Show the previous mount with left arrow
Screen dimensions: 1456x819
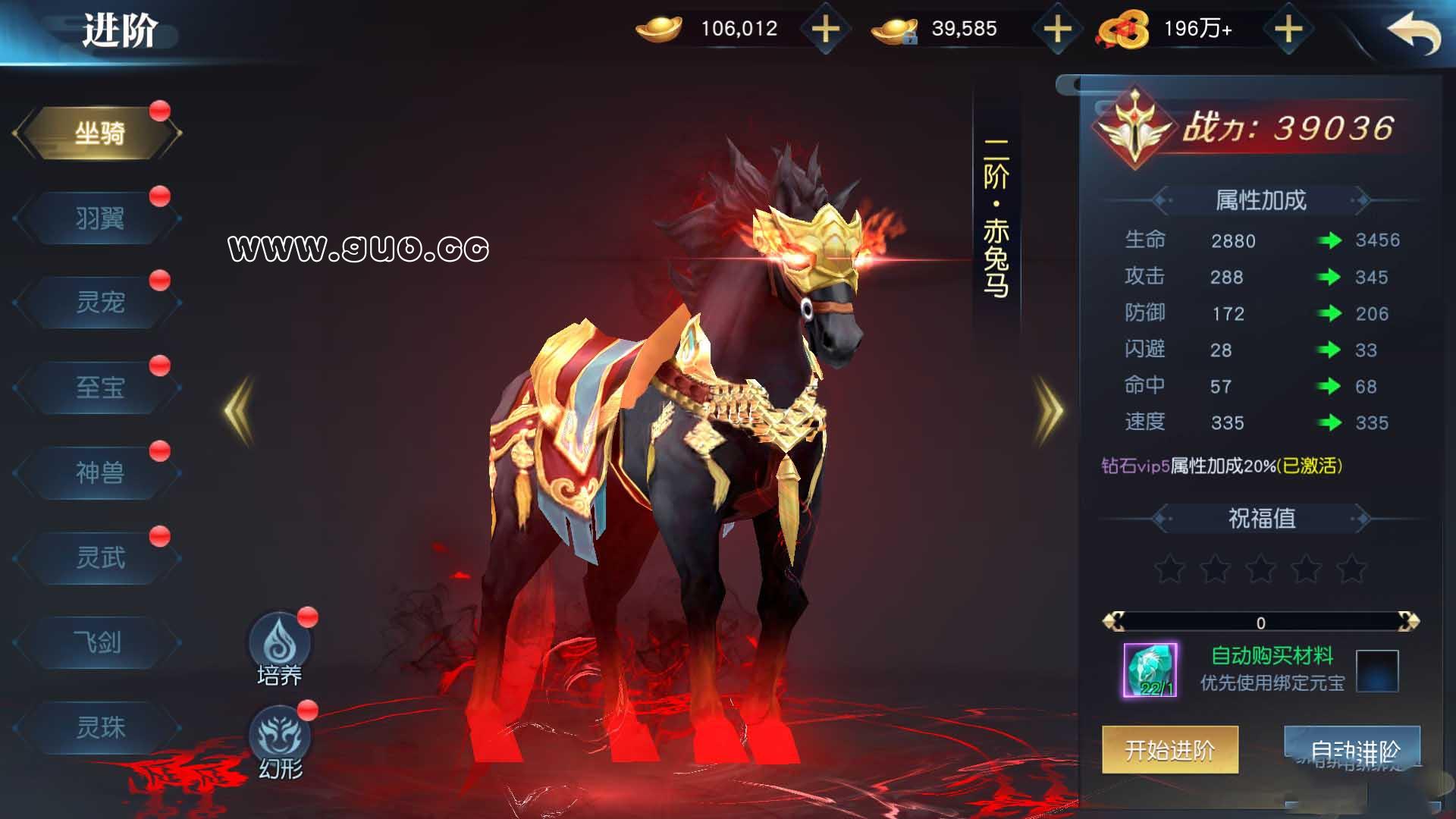coord(240,410)
